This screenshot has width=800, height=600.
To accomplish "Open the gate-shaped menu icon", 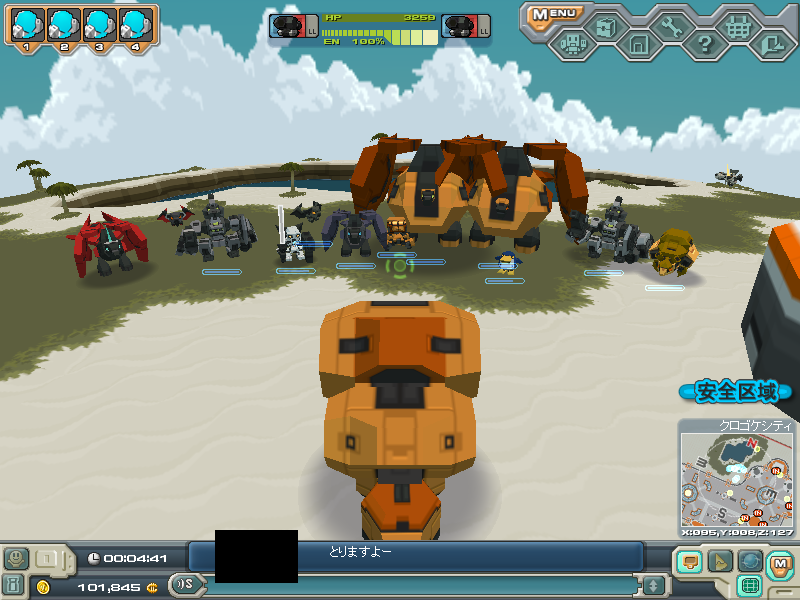I will coord(638,44).
